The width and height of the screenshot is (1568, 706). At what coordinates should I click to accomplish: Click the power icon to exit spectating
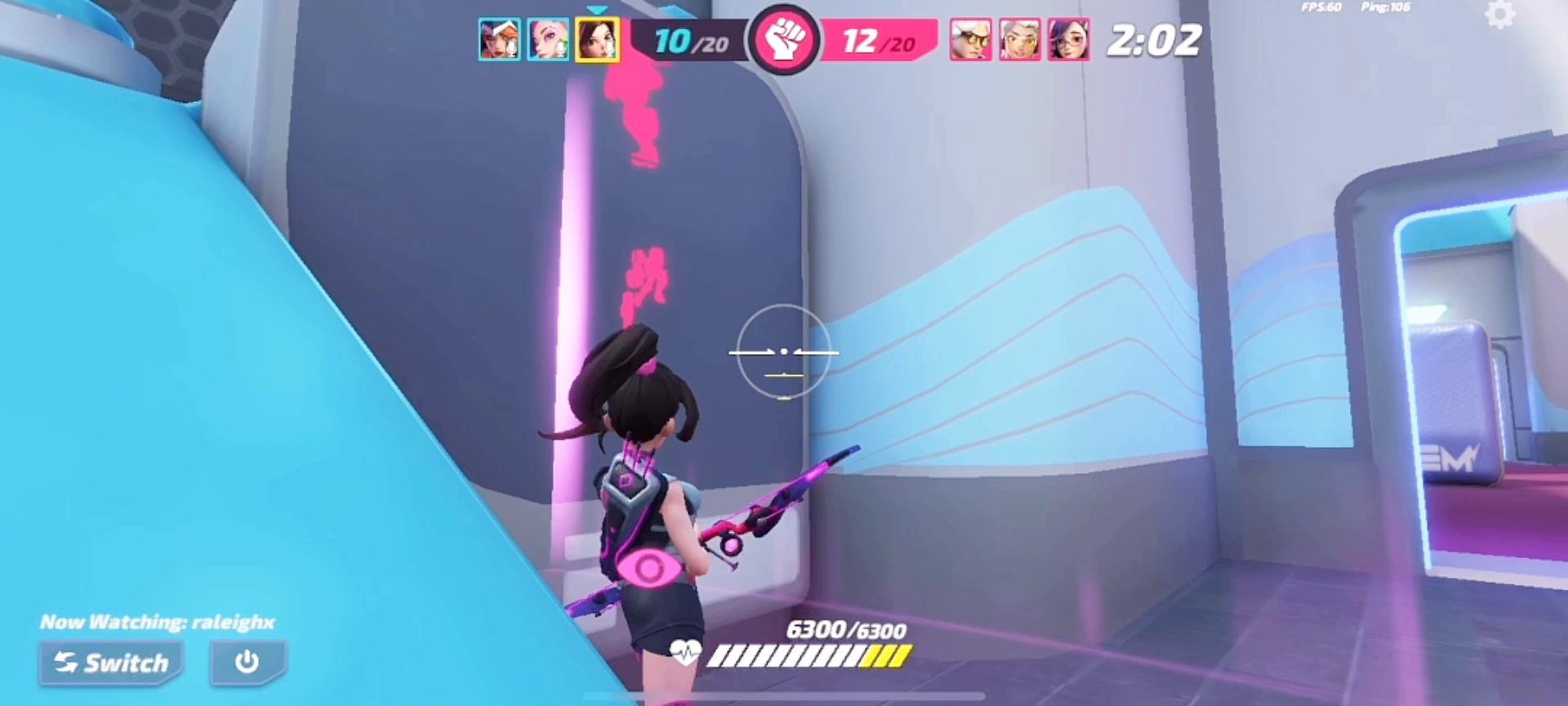pyautogui.click(x=248, y=664)
